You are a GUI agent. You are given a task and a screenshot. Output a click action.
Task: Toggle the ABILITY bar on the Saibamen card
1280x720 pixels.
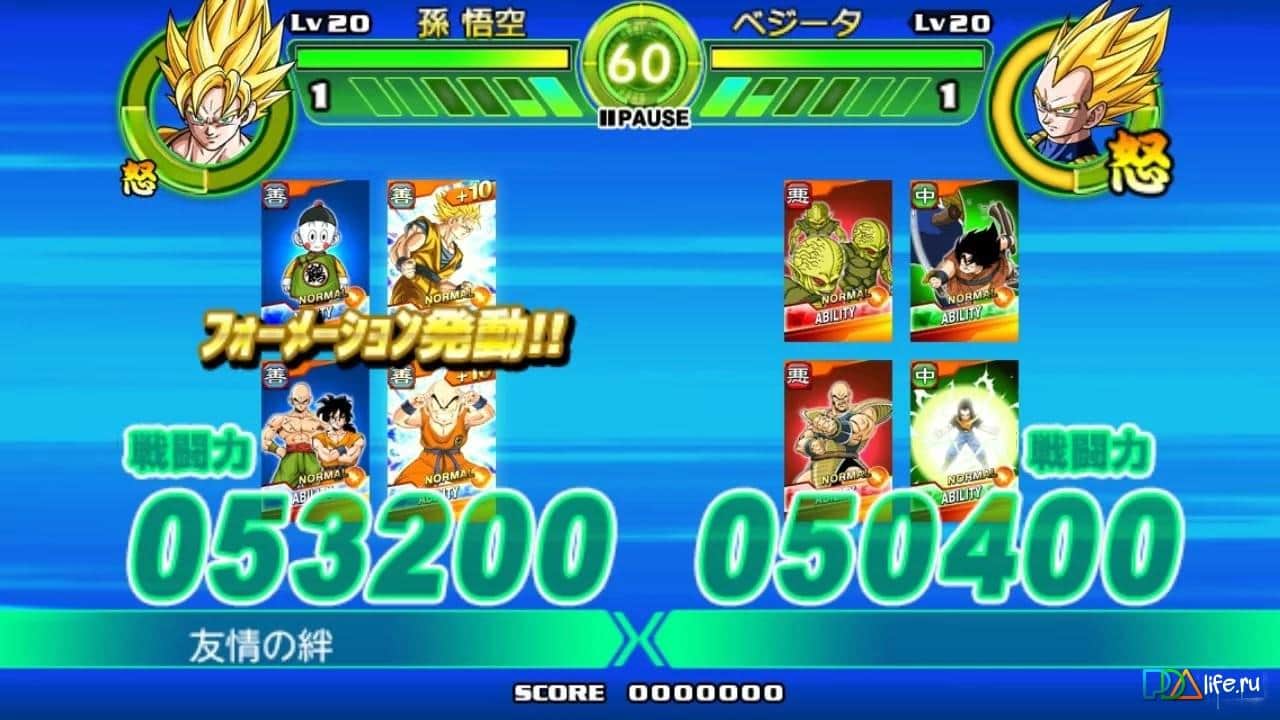pyautogui.click(x=835, y=315)
